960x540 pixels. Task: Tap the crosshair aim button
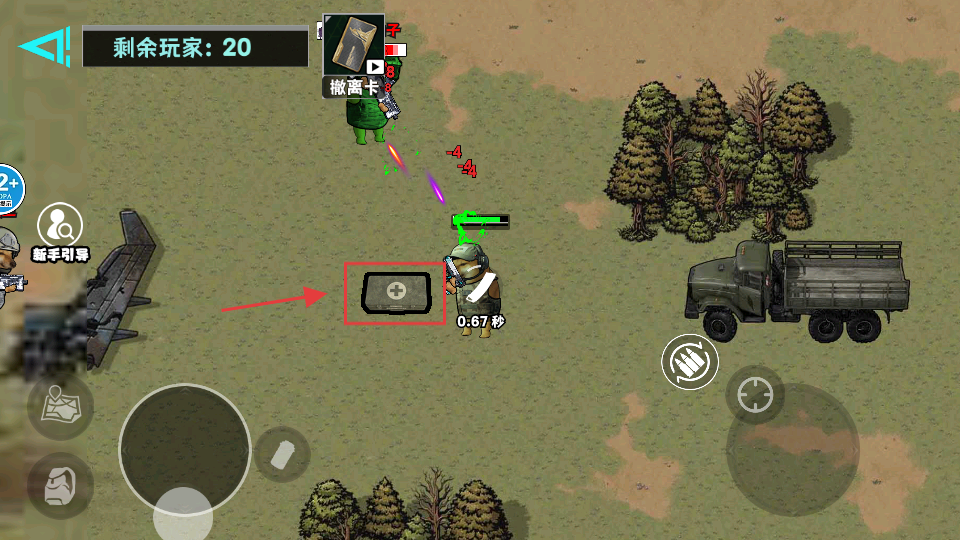pyautogui.click(x=755, y=396)
